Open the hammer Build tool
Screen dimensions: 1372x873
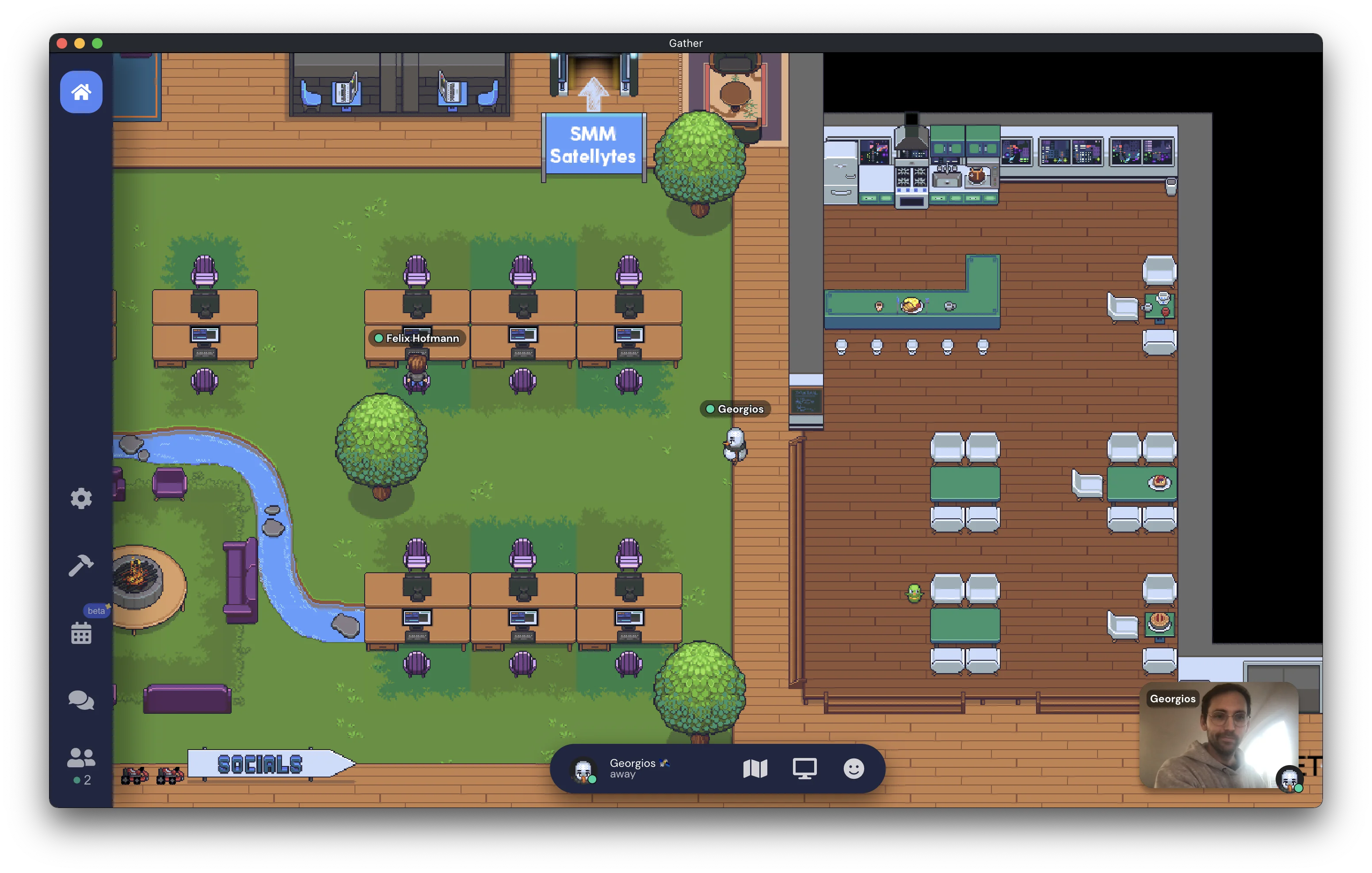(x=81, y=565)
